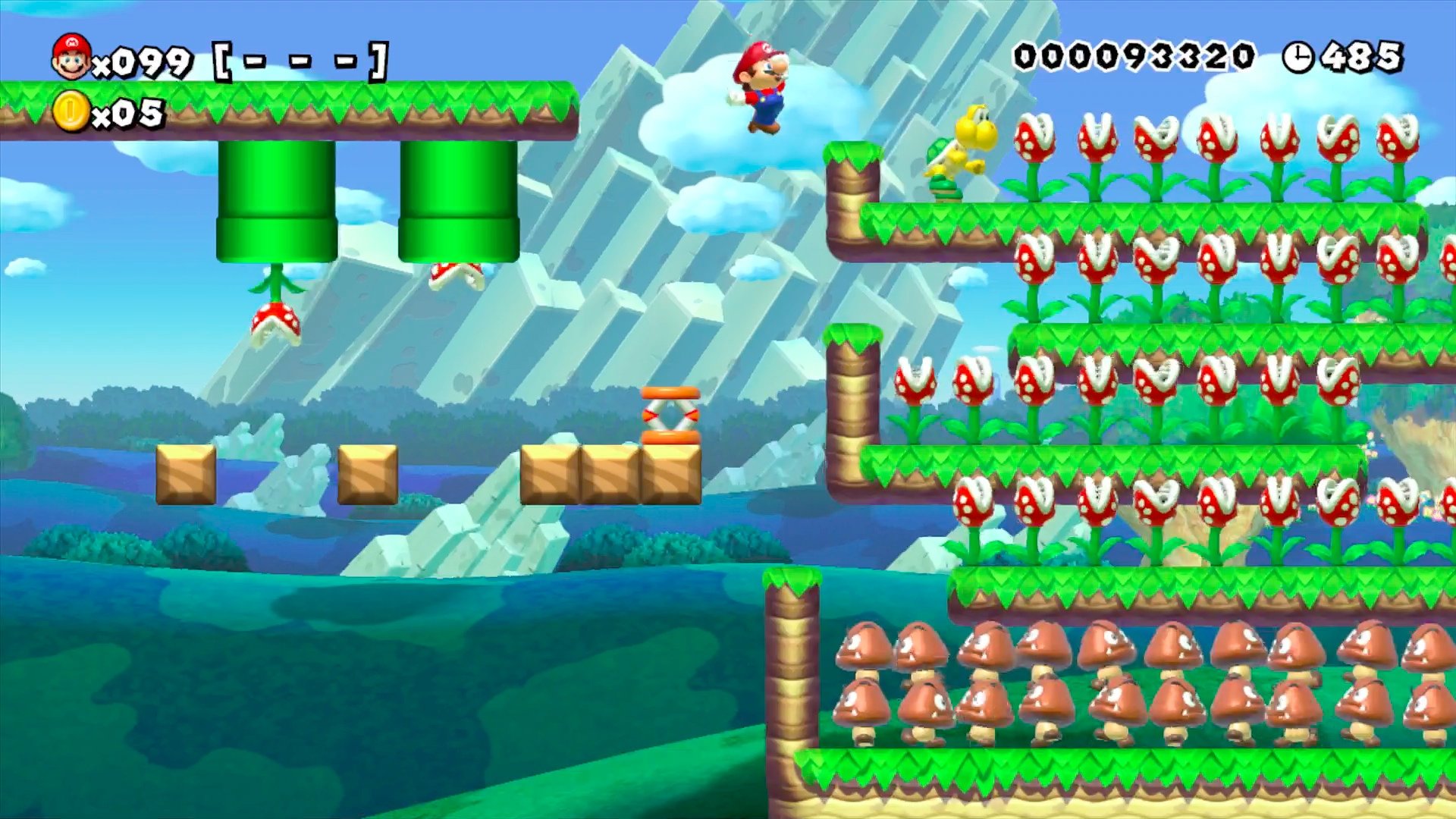Click the 485 timer value
The image size is (1456, 819).
1361,55
